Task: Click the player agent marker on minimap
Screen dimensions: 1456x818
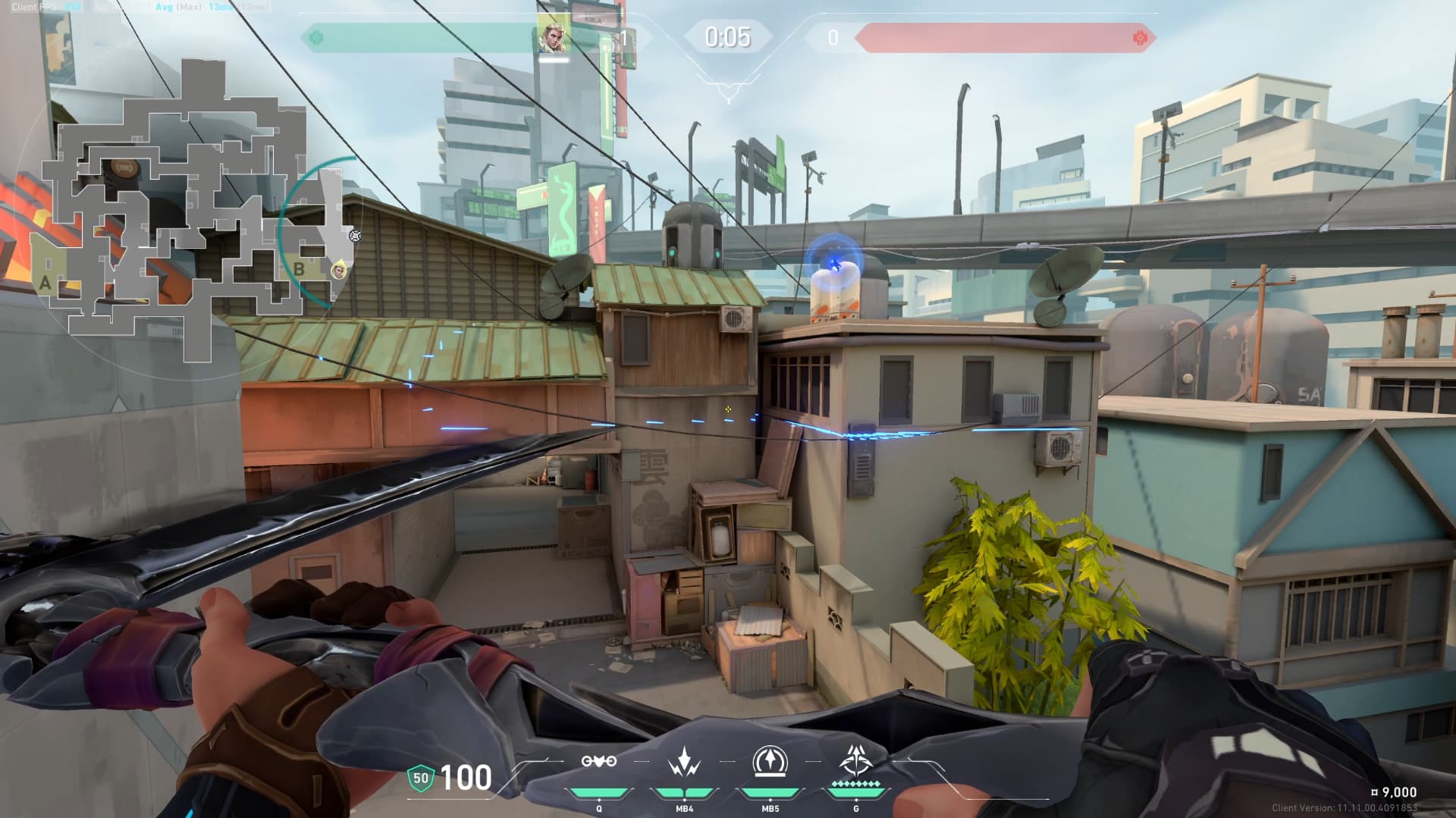Action: pos(338,268)
